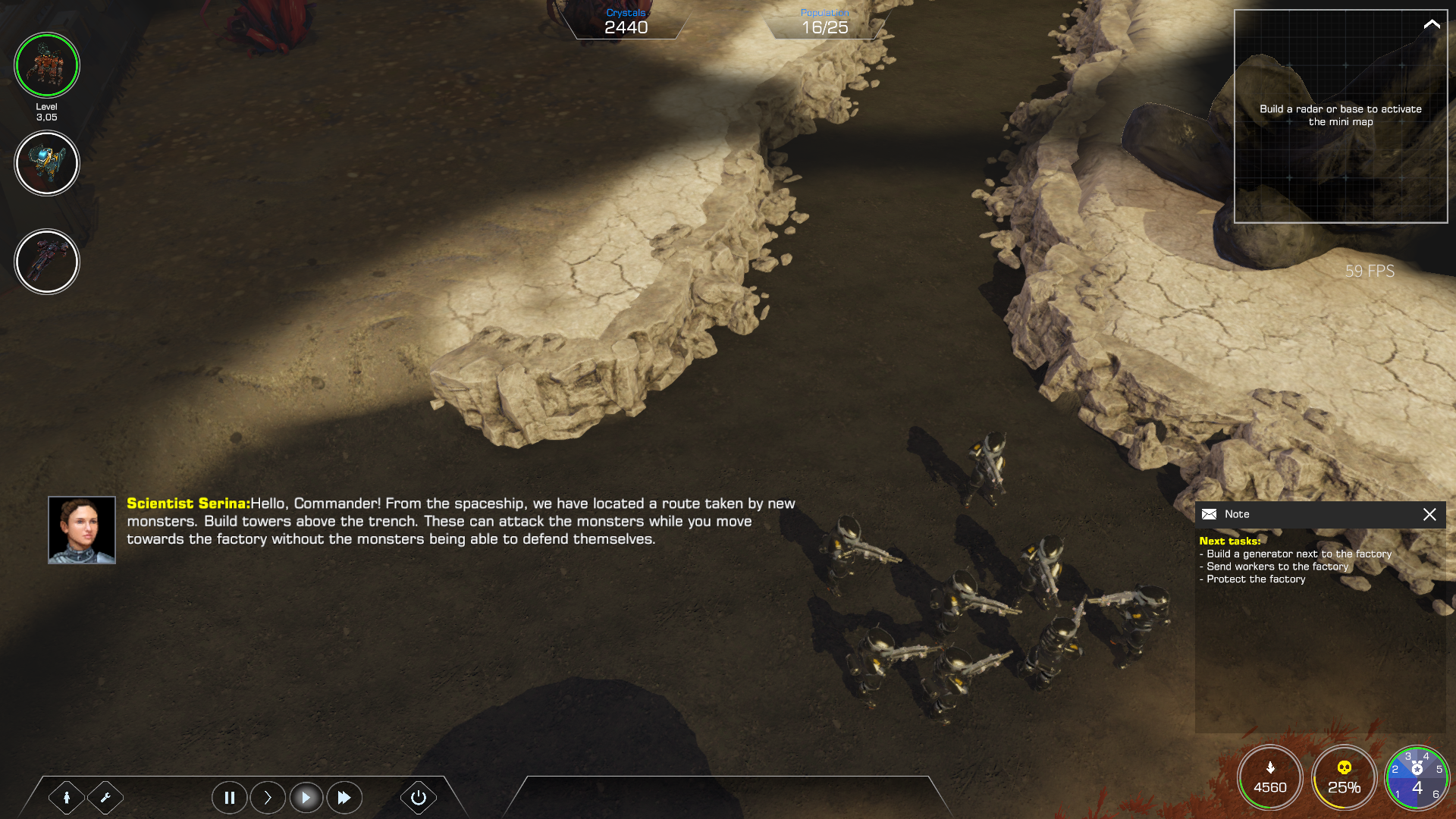Open the medal wave level dial
The width and height of the screenshot is (1456, 819).
pos(1417,778)
